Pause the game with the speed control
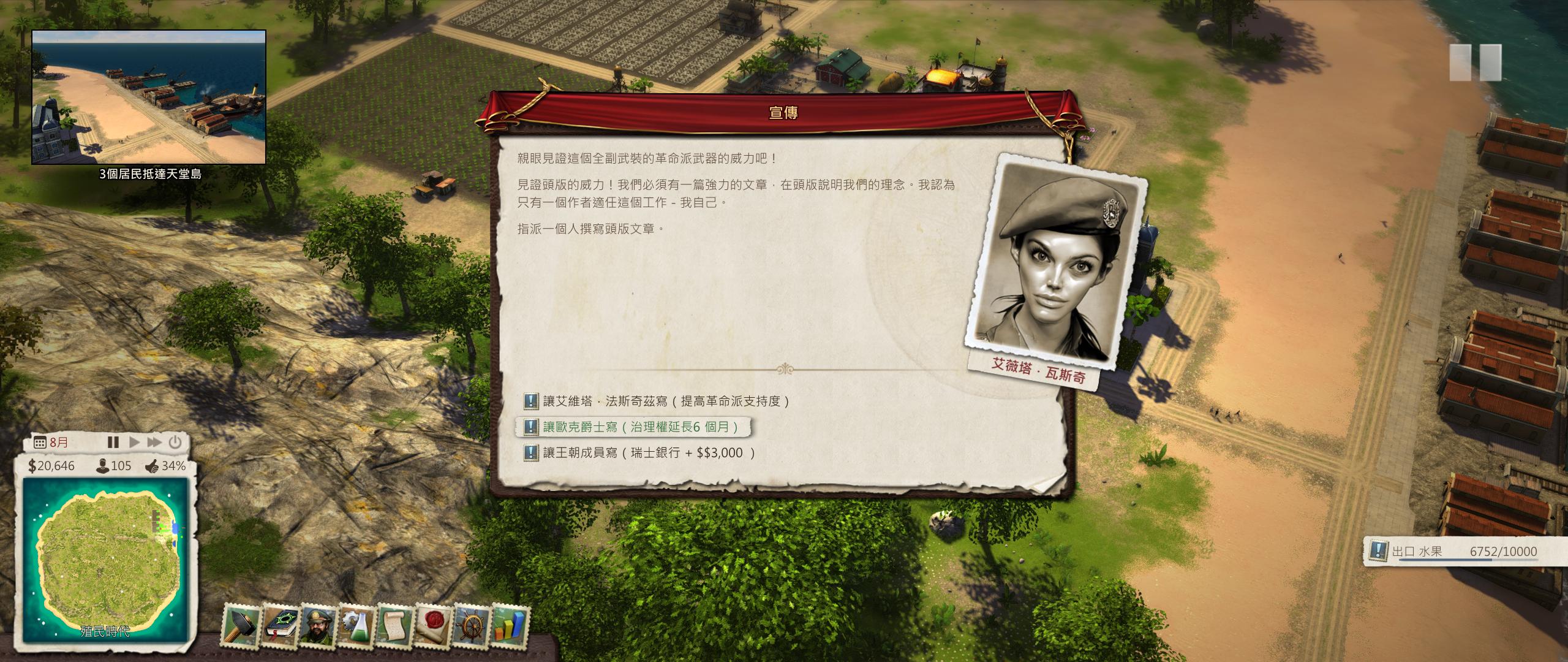 (x=113, y=442)
